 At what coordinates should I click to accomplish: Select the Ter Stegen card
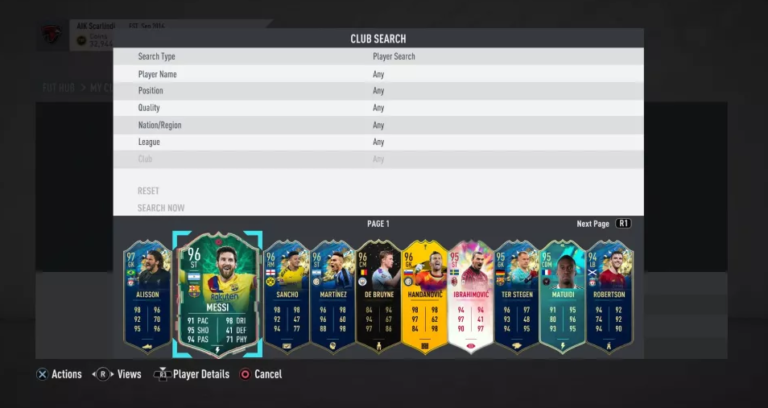click(x=517, y=296)
